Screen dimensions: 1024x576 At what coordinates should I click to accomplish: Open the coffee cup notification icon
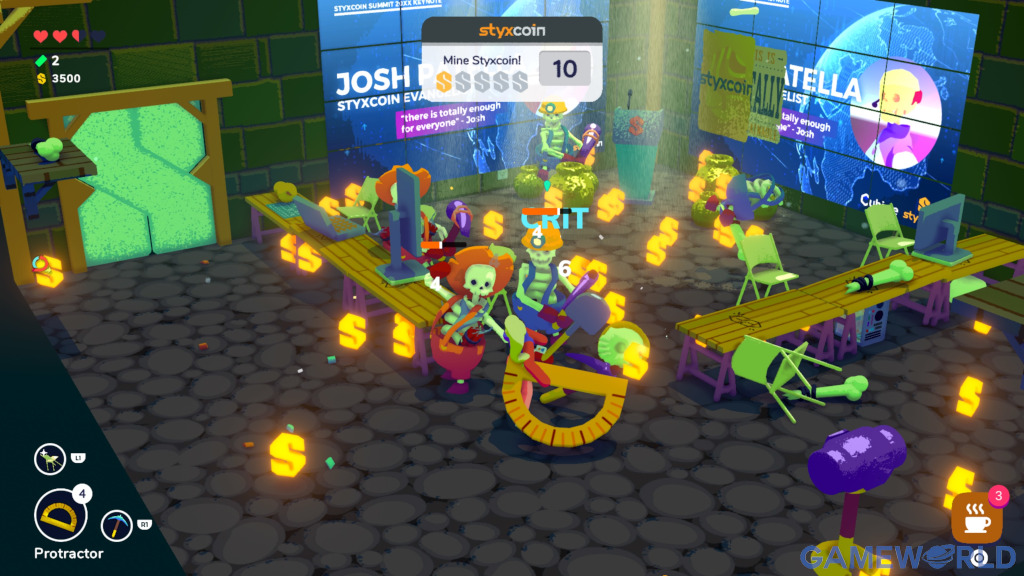(x=977, y=517)
